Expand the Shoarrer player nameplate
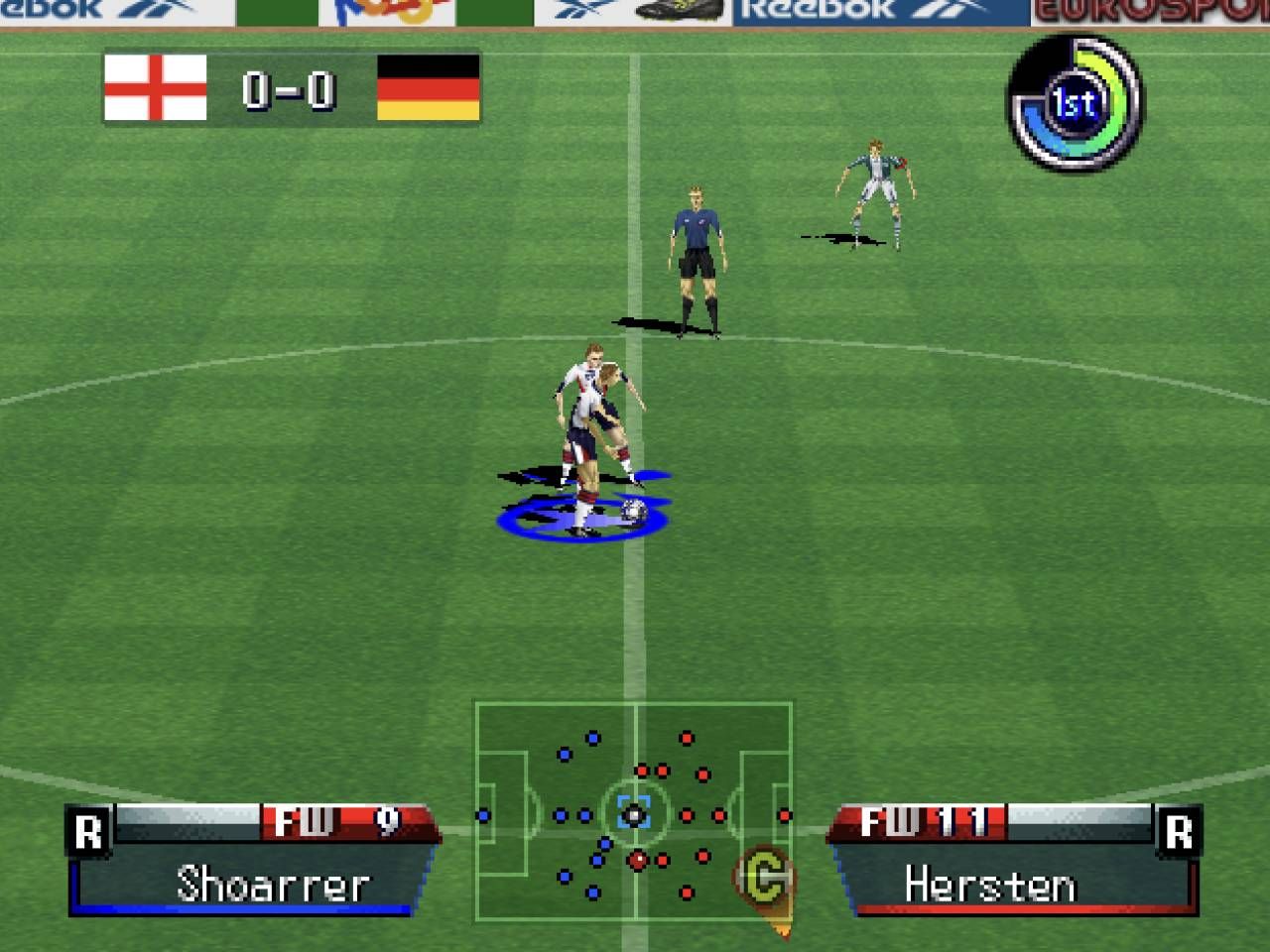This screenshot has width=1270, height=952. point(270,882)
